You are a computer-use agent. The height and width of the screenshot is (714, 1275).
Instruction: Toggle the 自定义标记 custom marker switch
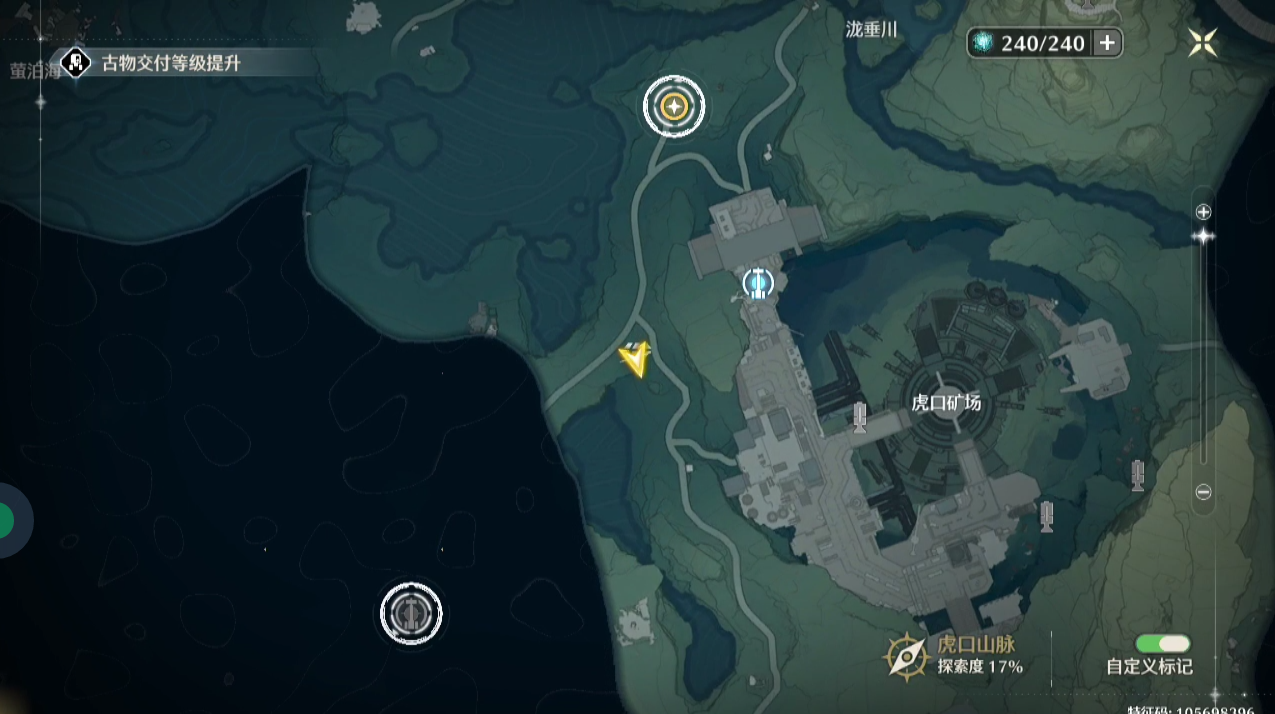pos(1162,644)
